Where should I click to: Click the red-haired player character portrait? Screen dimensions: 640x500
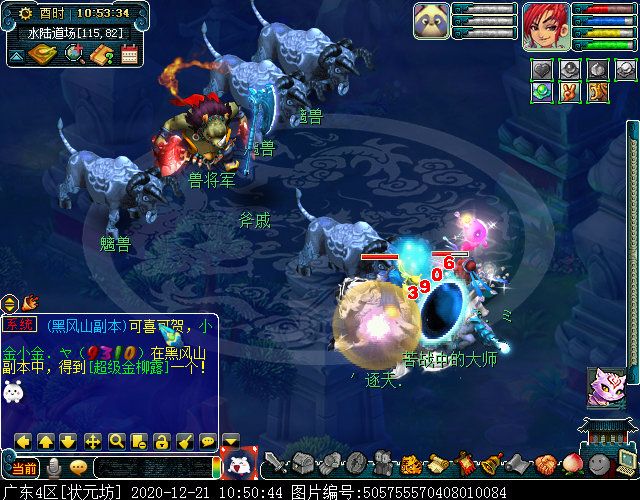[x=546, y=27]
